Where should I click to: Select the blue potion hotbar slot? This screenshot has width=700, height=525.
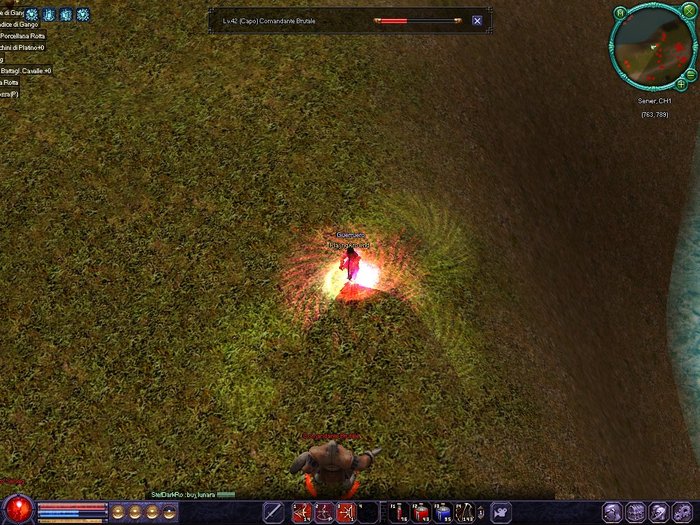click(x=441, y=513)
